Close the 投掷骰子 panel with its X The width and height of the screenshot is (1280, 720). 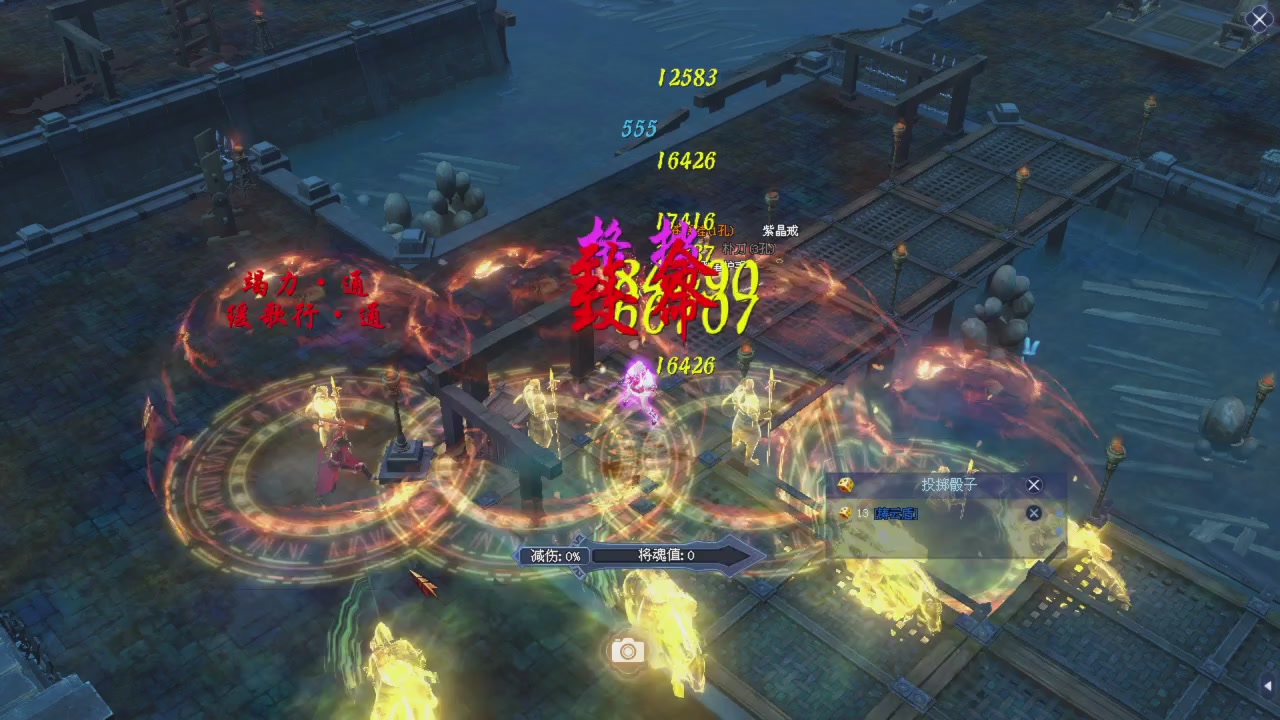coord(1033,485)
